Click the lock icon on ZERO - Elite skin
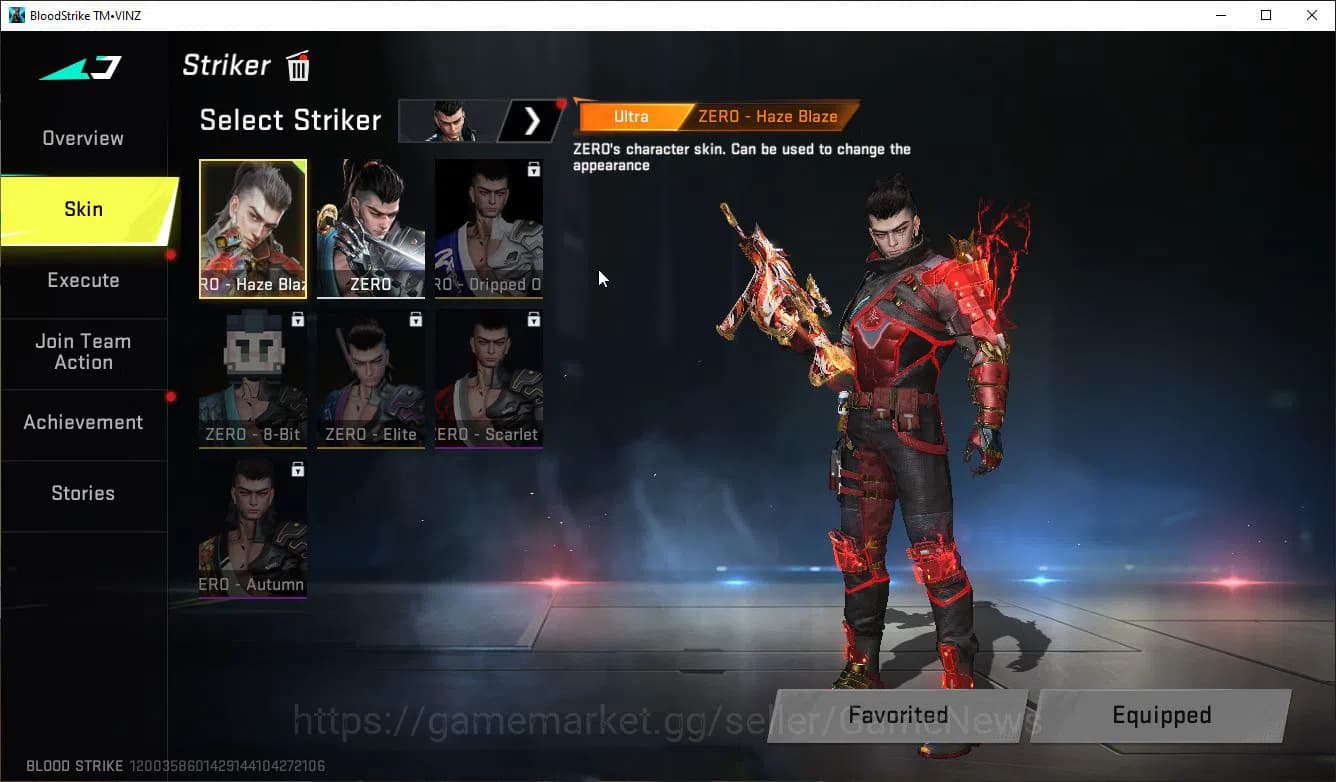The image size is (1336, 782). click(413, 318)
